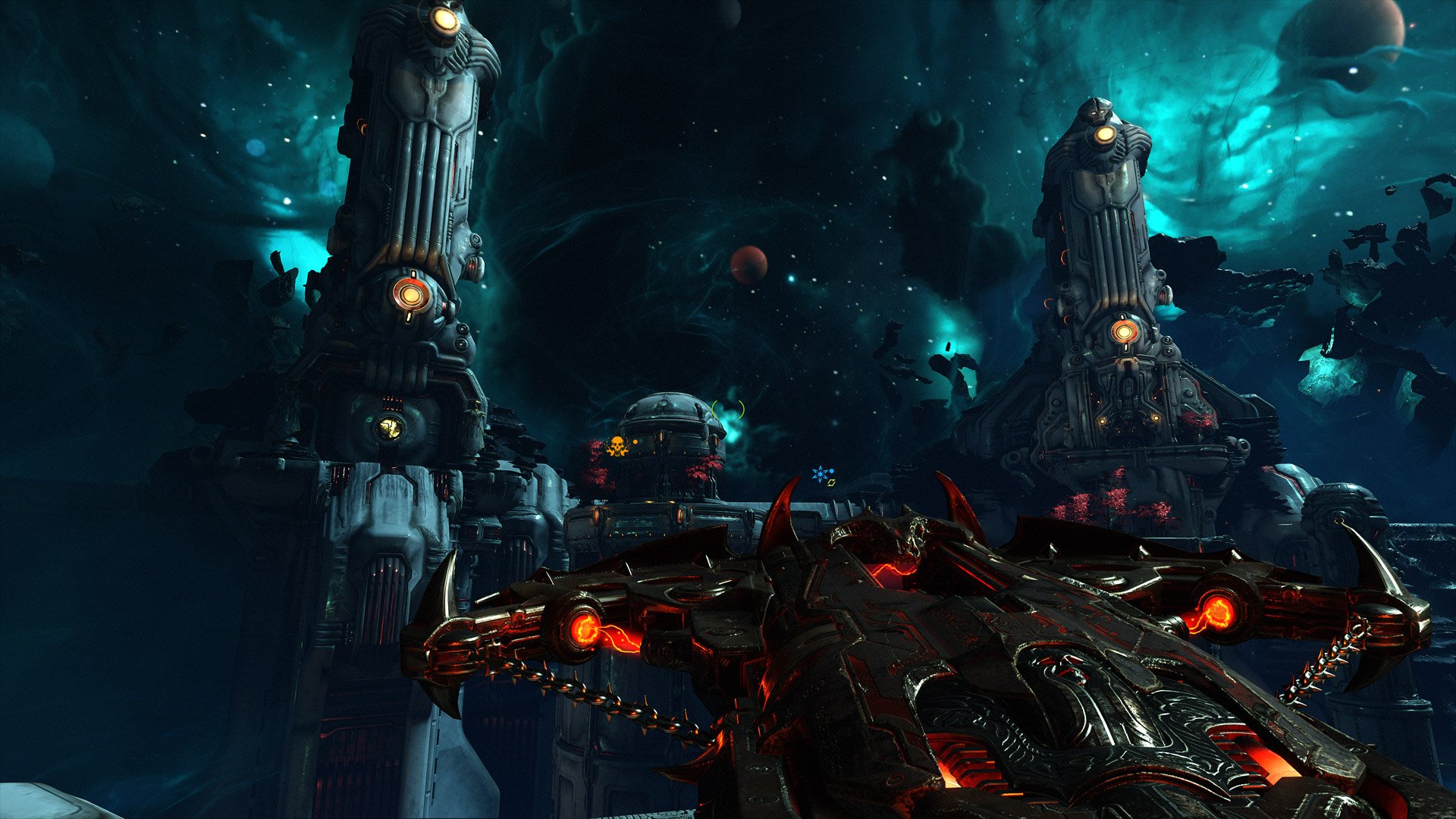Select the blue ice bomb snowflake icon

pos(819,474)
